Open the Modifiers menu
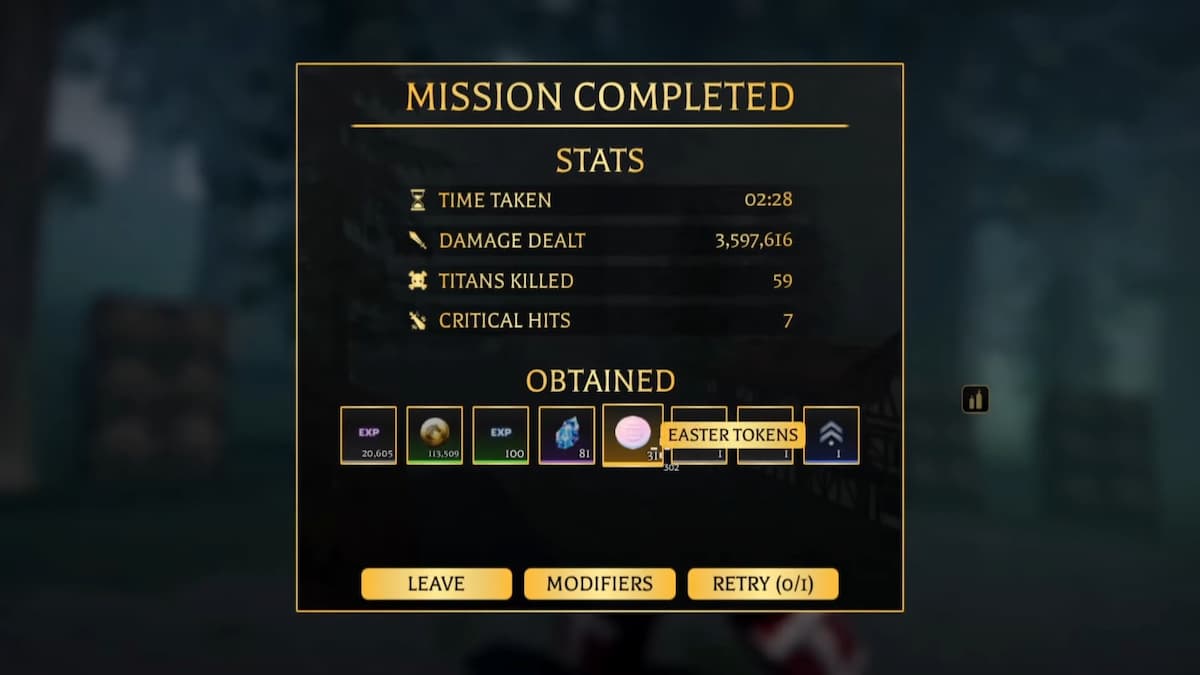Screen dimensions: 1200x675 coord(599,584)
